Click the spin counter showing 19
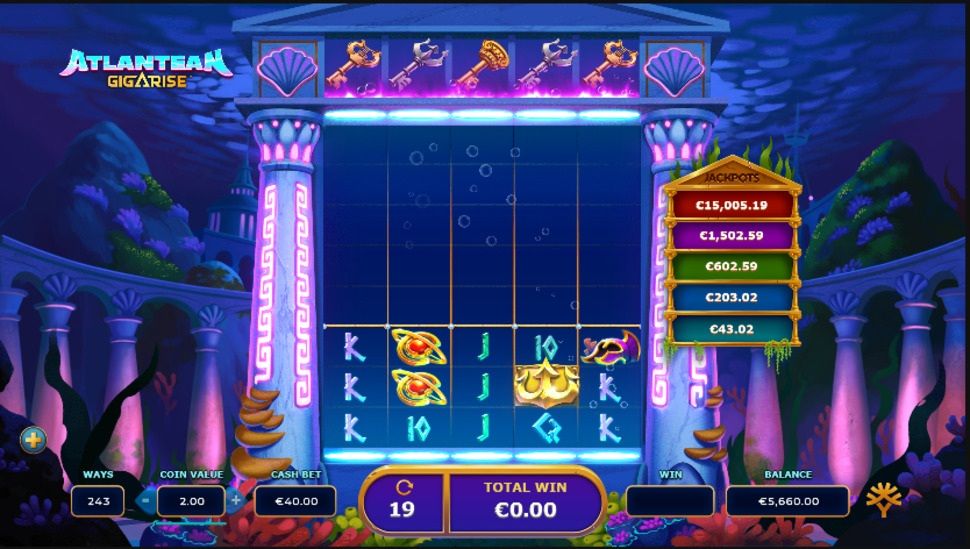The image size is (970, 549). pos(403,500)
